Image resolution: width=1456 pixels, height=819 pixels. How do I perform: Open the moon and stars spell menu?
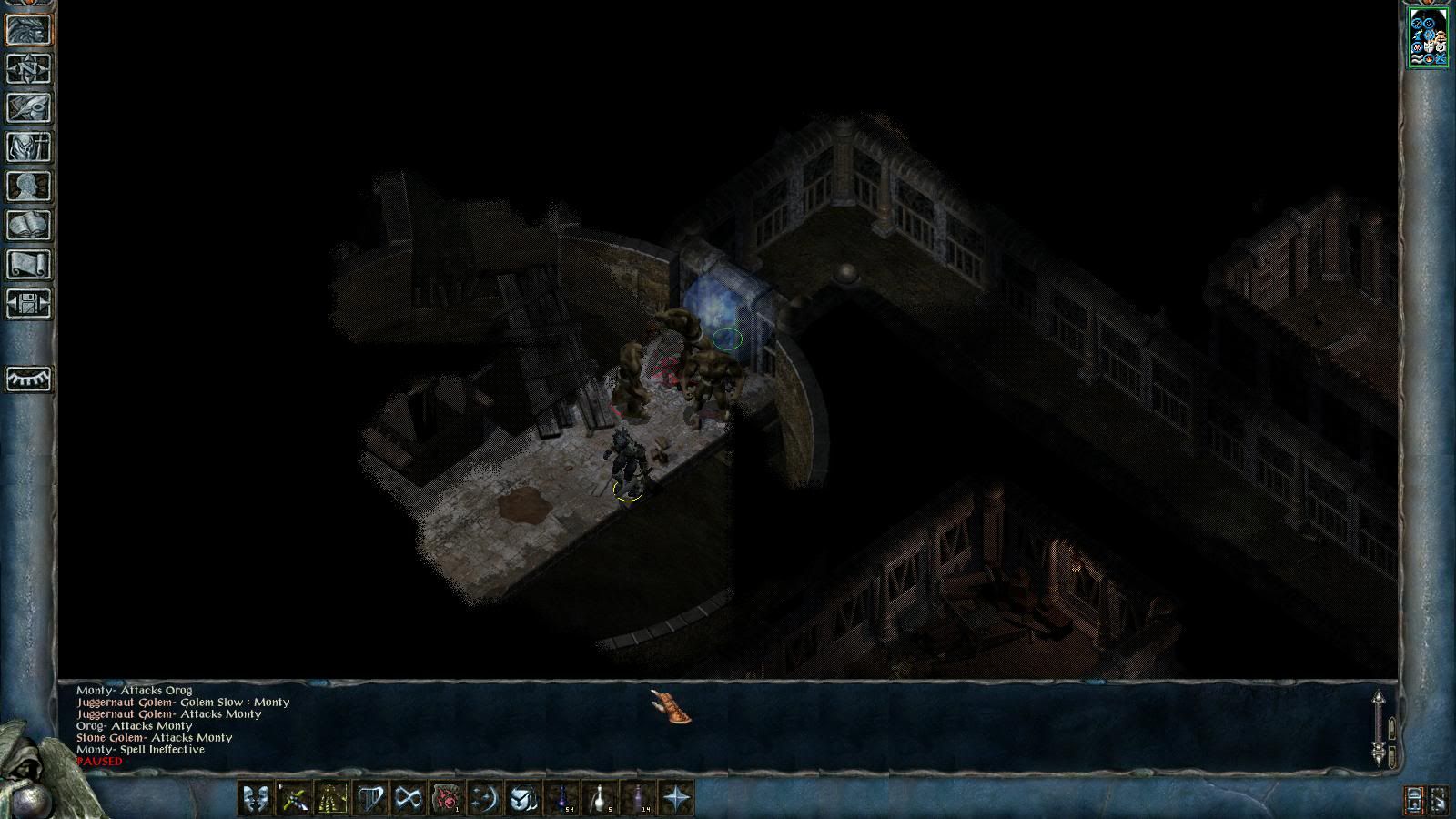(x=485, y=798)
